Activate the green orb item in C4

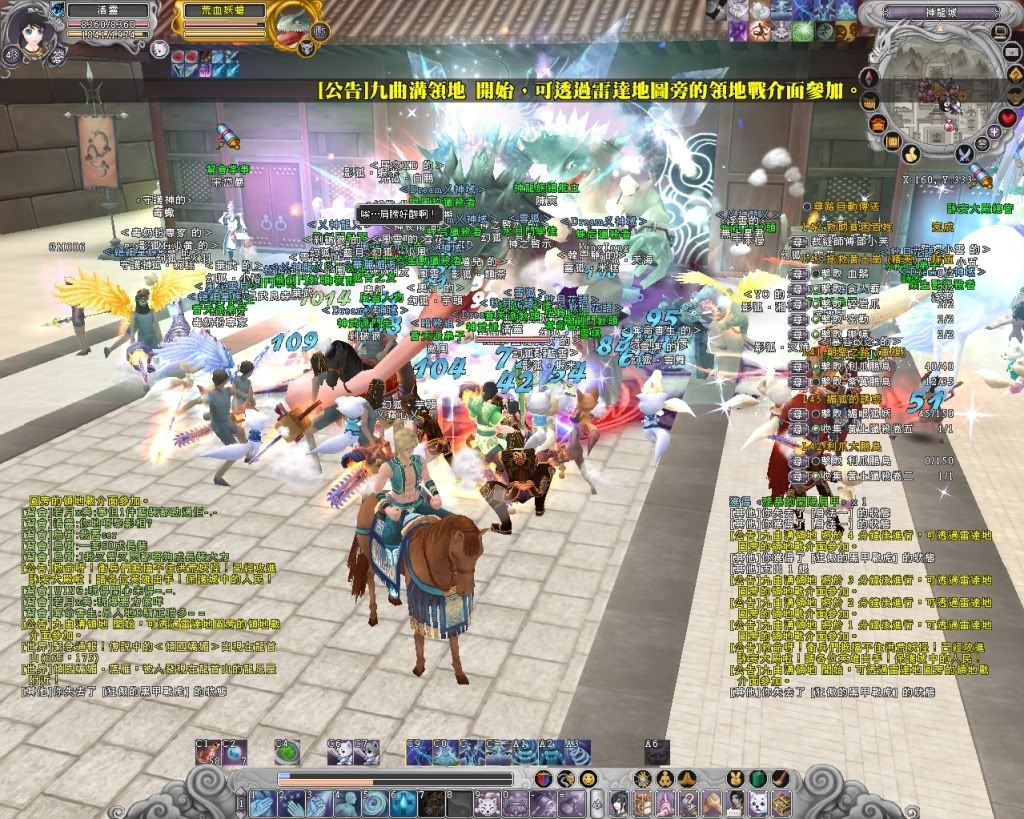pos(287,752)
